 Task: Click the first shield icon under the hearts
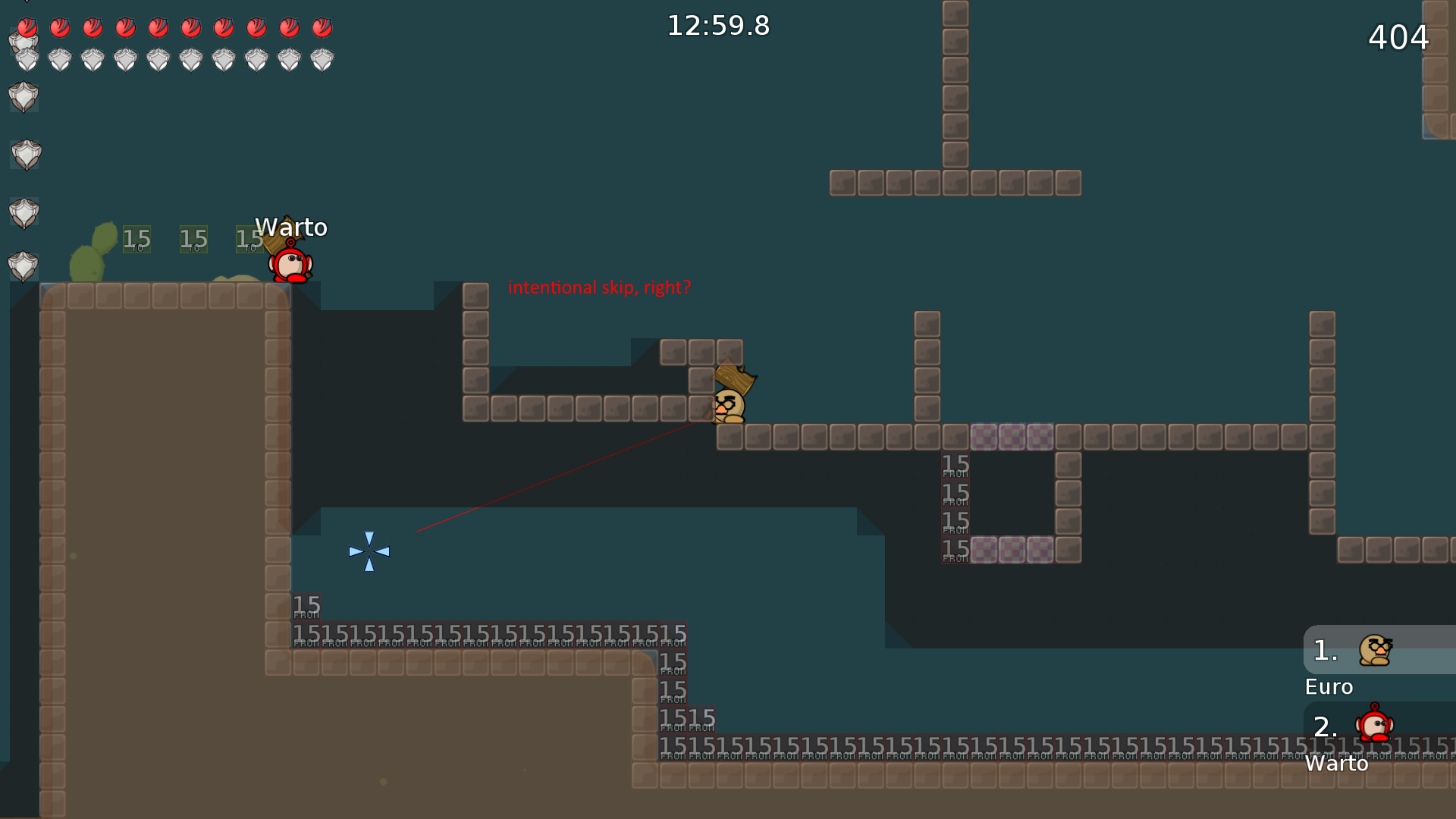pos(26,59)
